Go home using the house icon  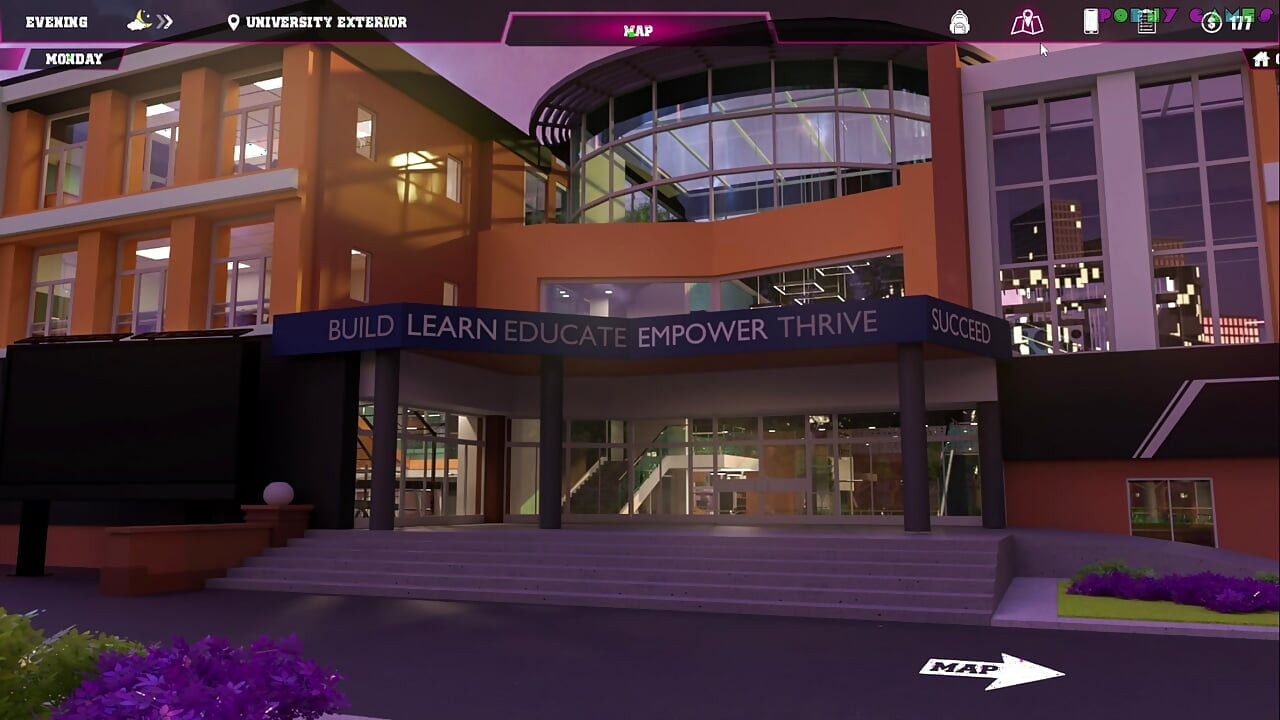[1261, 59]
